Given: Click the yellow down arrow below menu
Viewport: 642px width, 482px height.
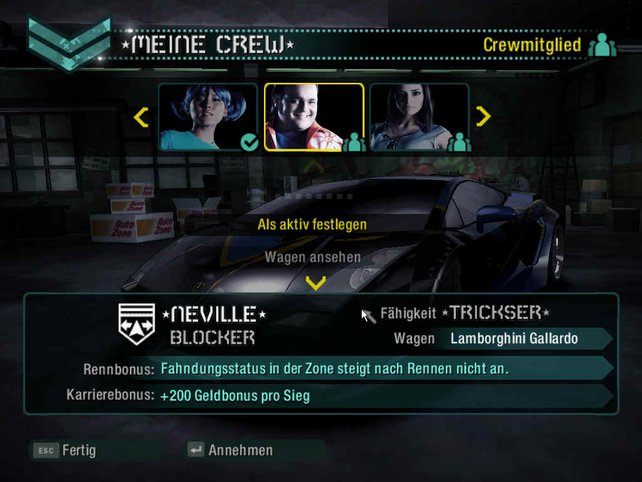Looking at the screenshot, I should coord(315,283).
